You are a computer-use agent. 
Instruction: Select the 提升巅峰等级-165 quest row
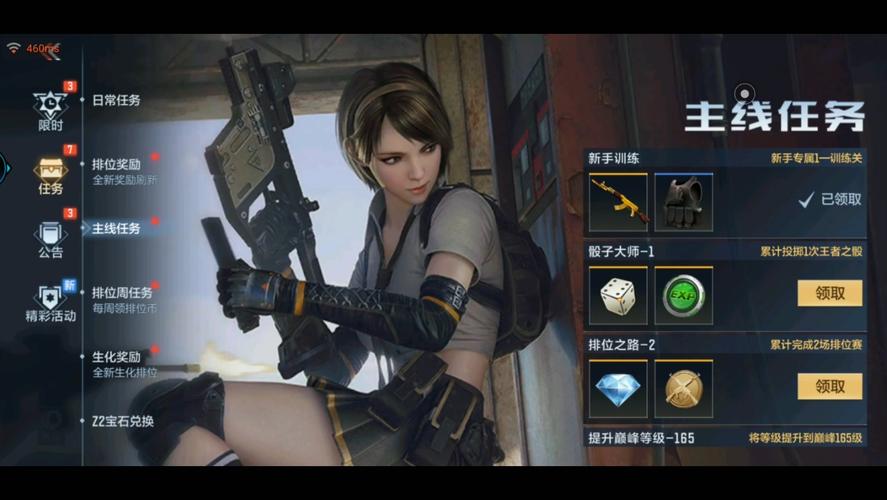pyautogui.click(x=724, y=438)
